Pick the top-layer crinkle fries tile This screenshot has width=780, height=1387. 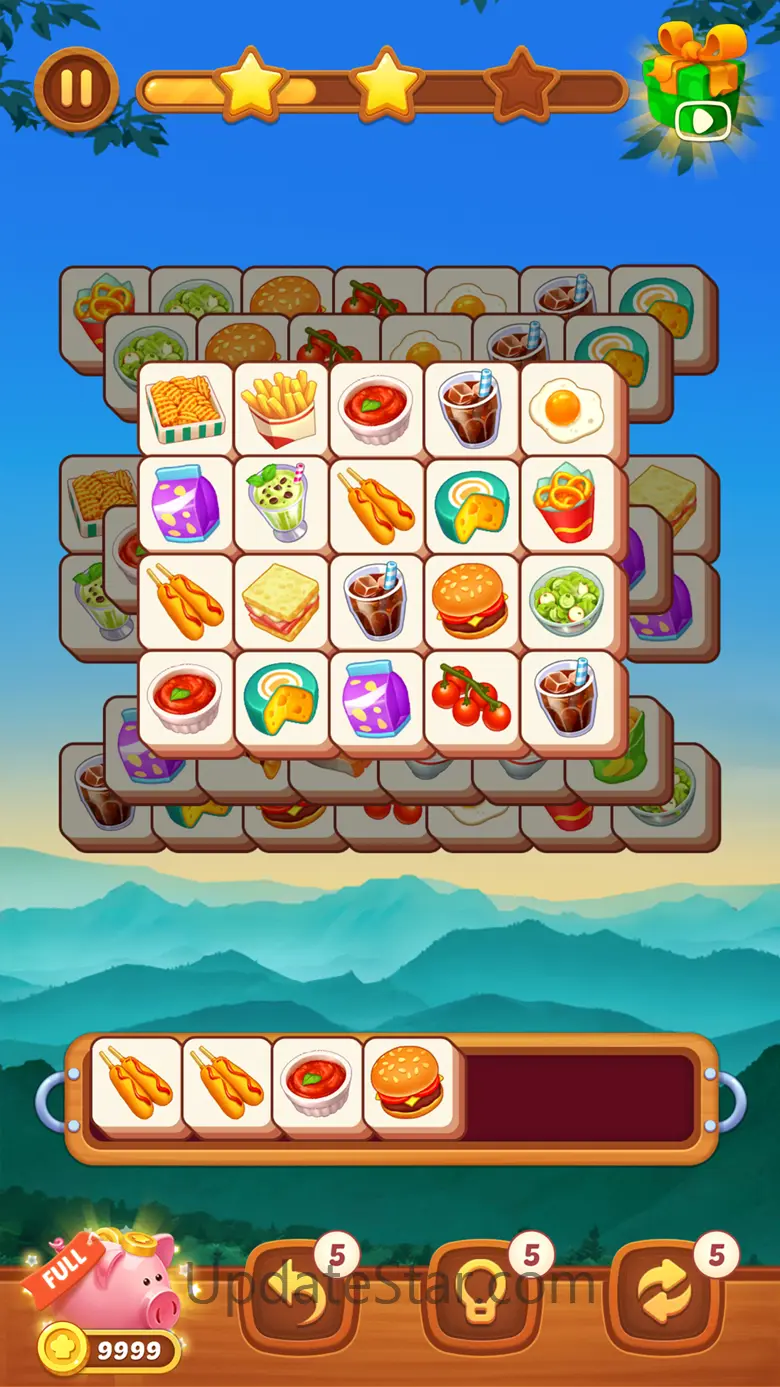click(185, 408)
